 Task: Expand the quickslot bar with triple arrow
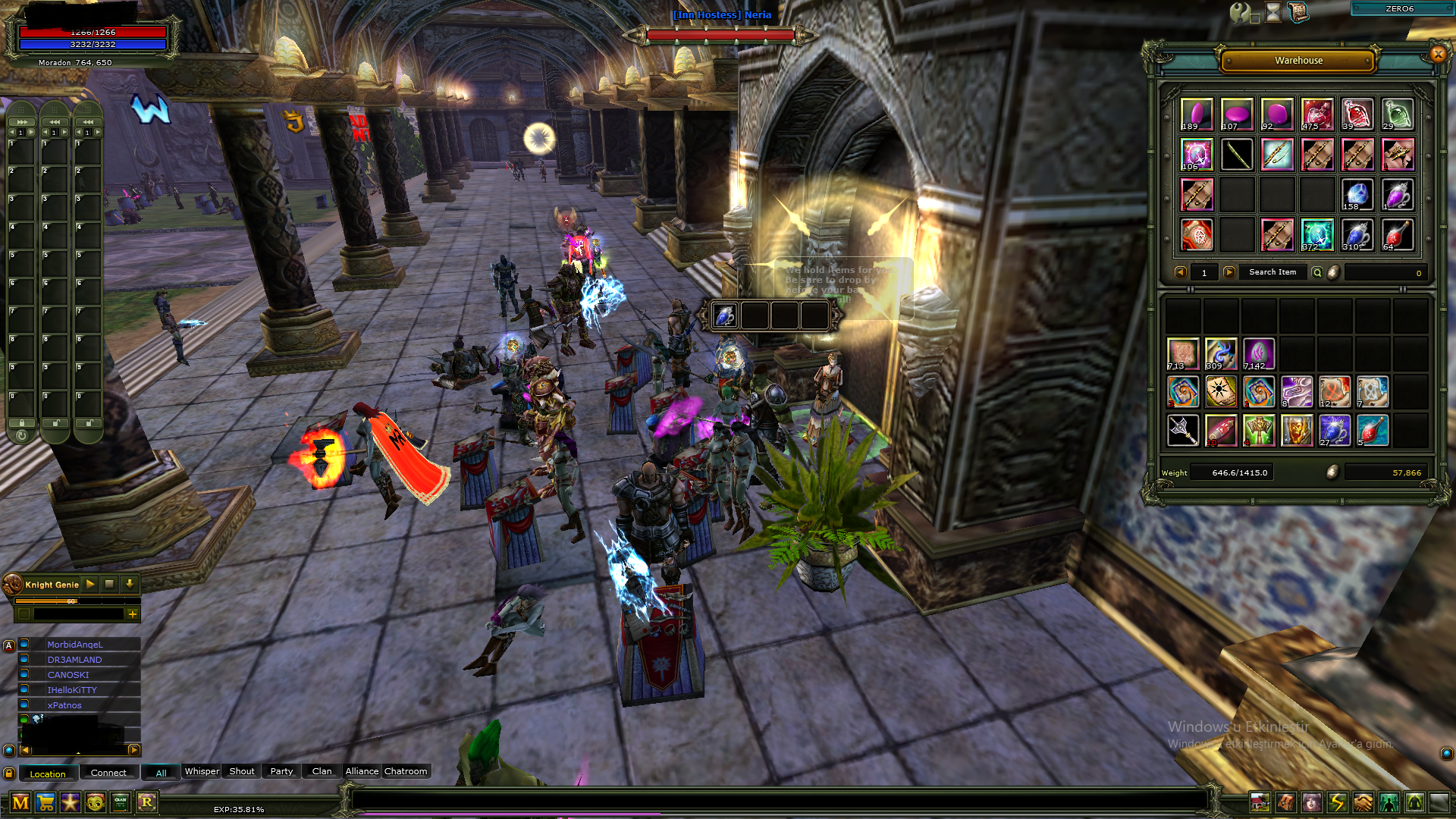tap(21, 121)
